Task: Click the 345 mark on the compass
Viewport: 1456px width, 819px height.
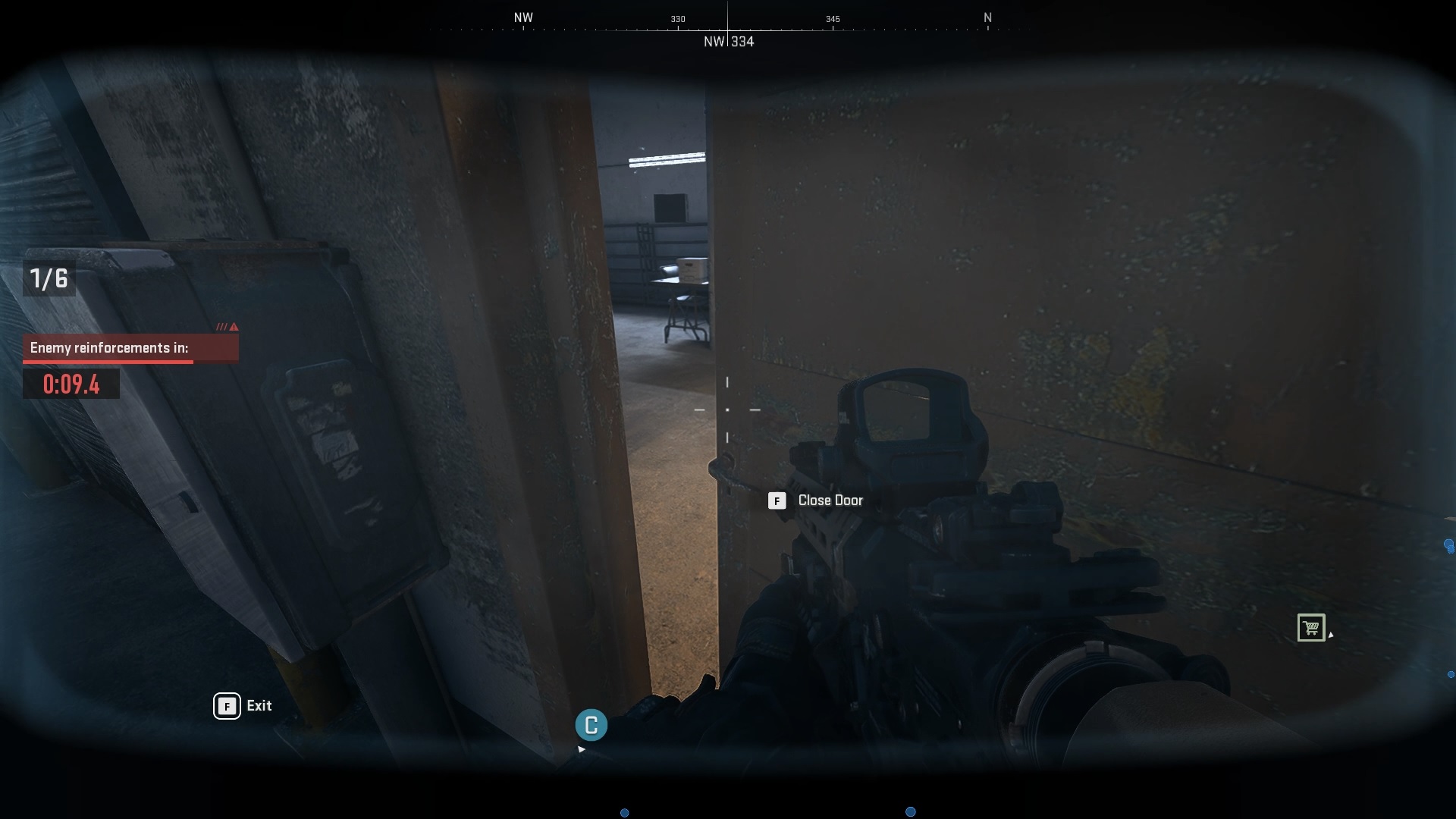Action: [833, 19]
